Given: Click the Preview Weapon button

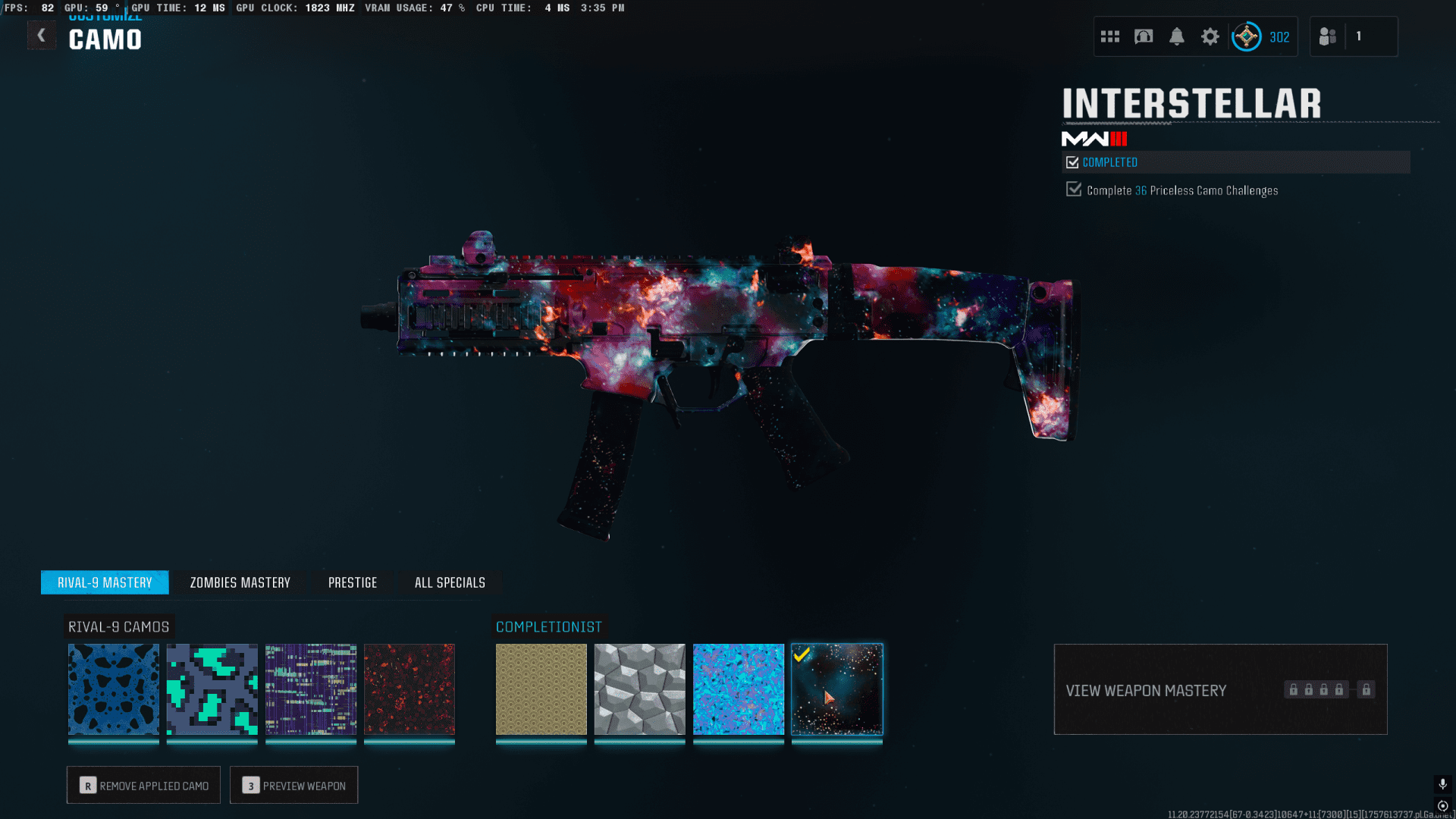Looking at the screenshot, I should (x=294, y=785).
